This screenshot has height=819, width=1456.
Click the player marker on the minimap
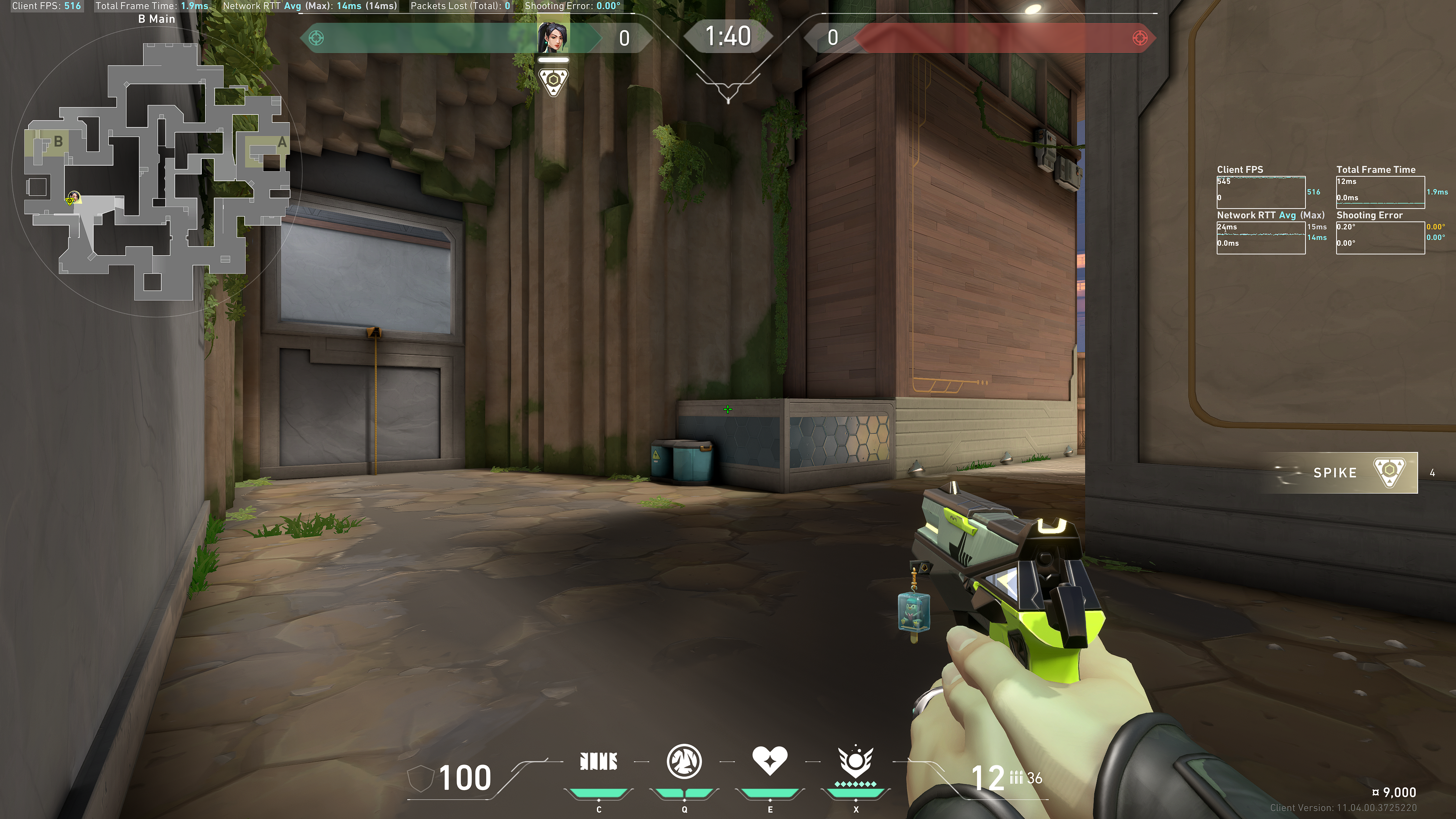(x=72, y=198)
